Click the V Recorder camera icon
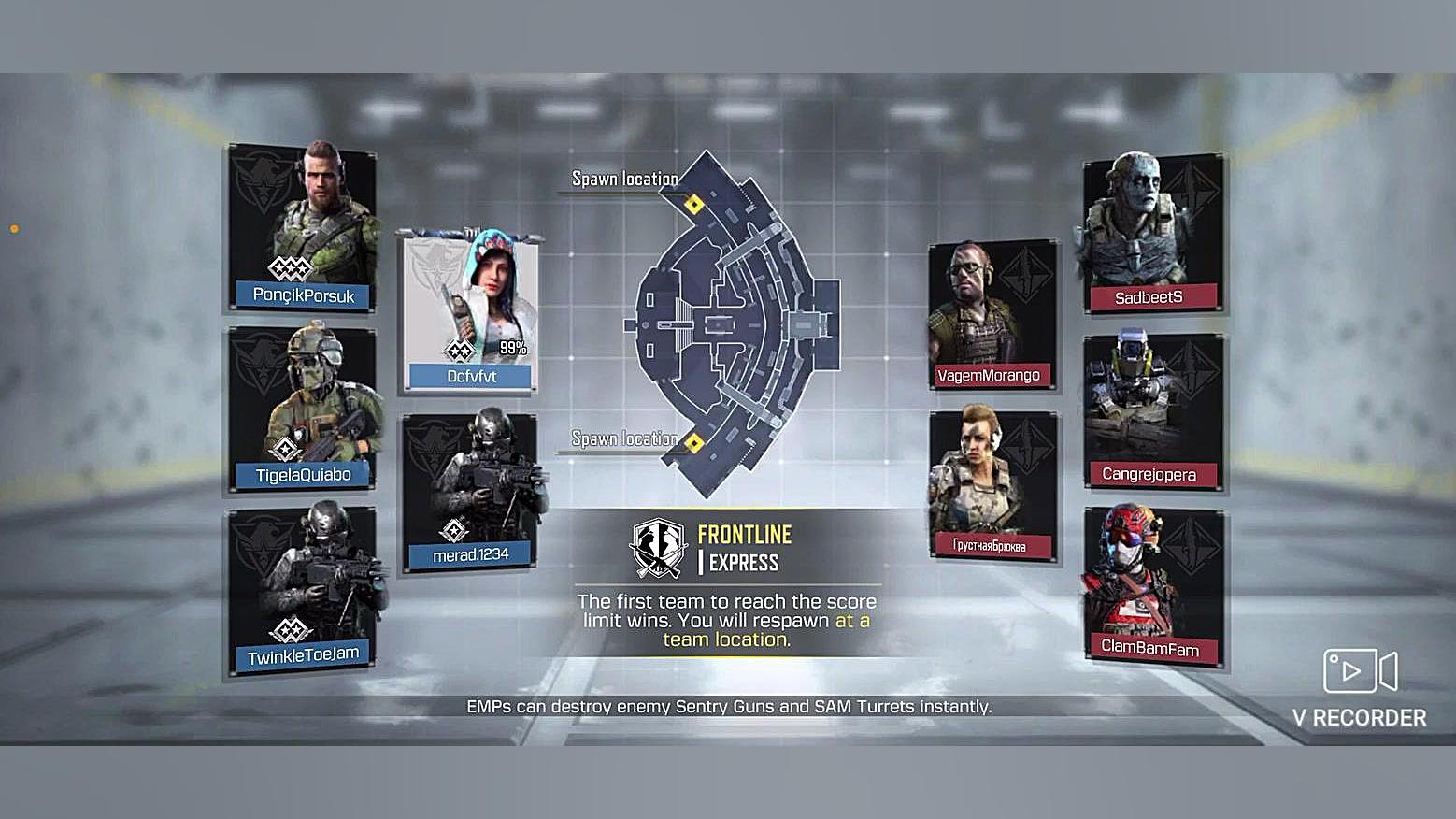 pos(1360,671)
